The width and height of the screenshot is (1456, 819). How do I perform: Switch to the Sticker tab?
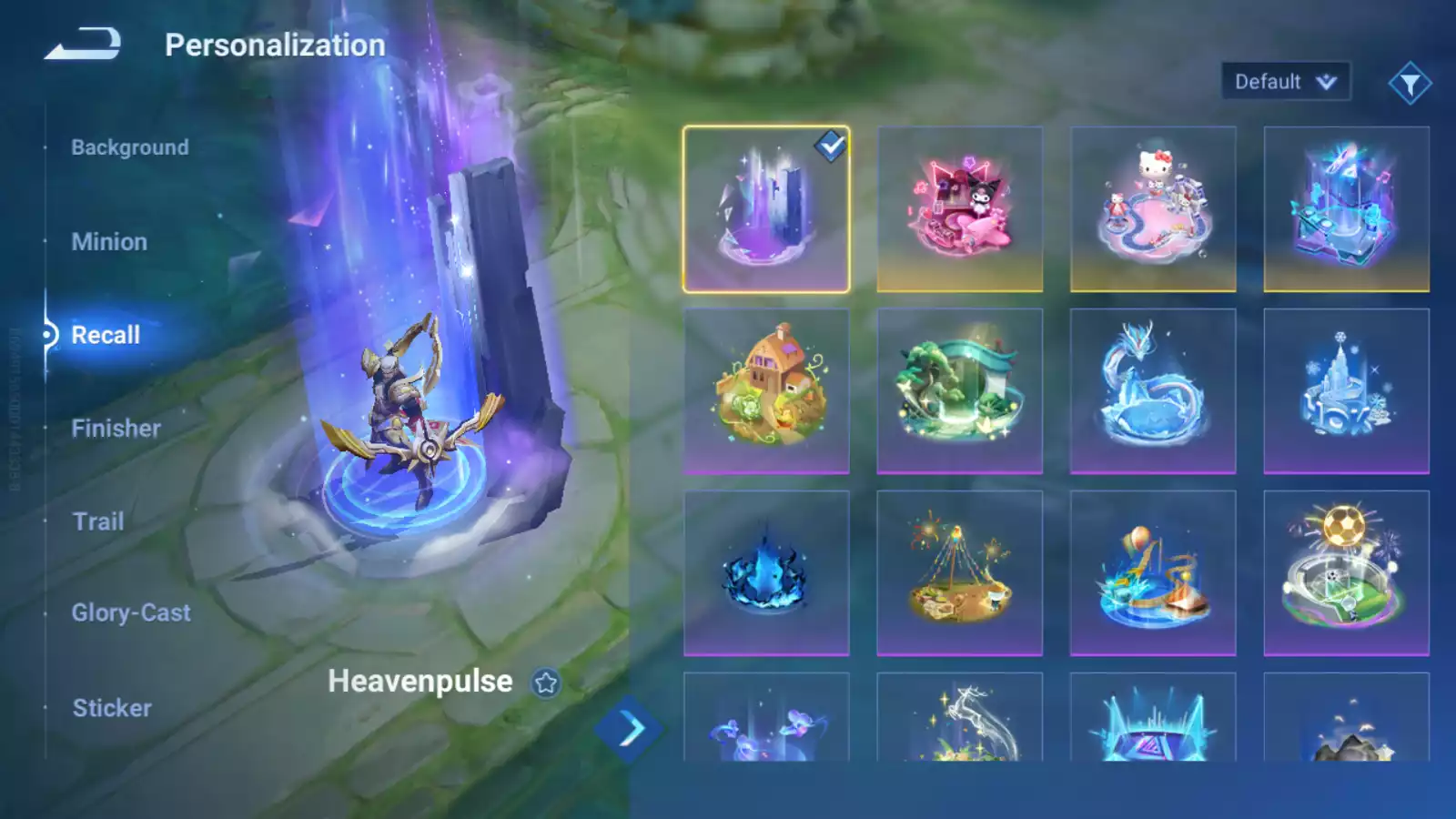point(112,708)
